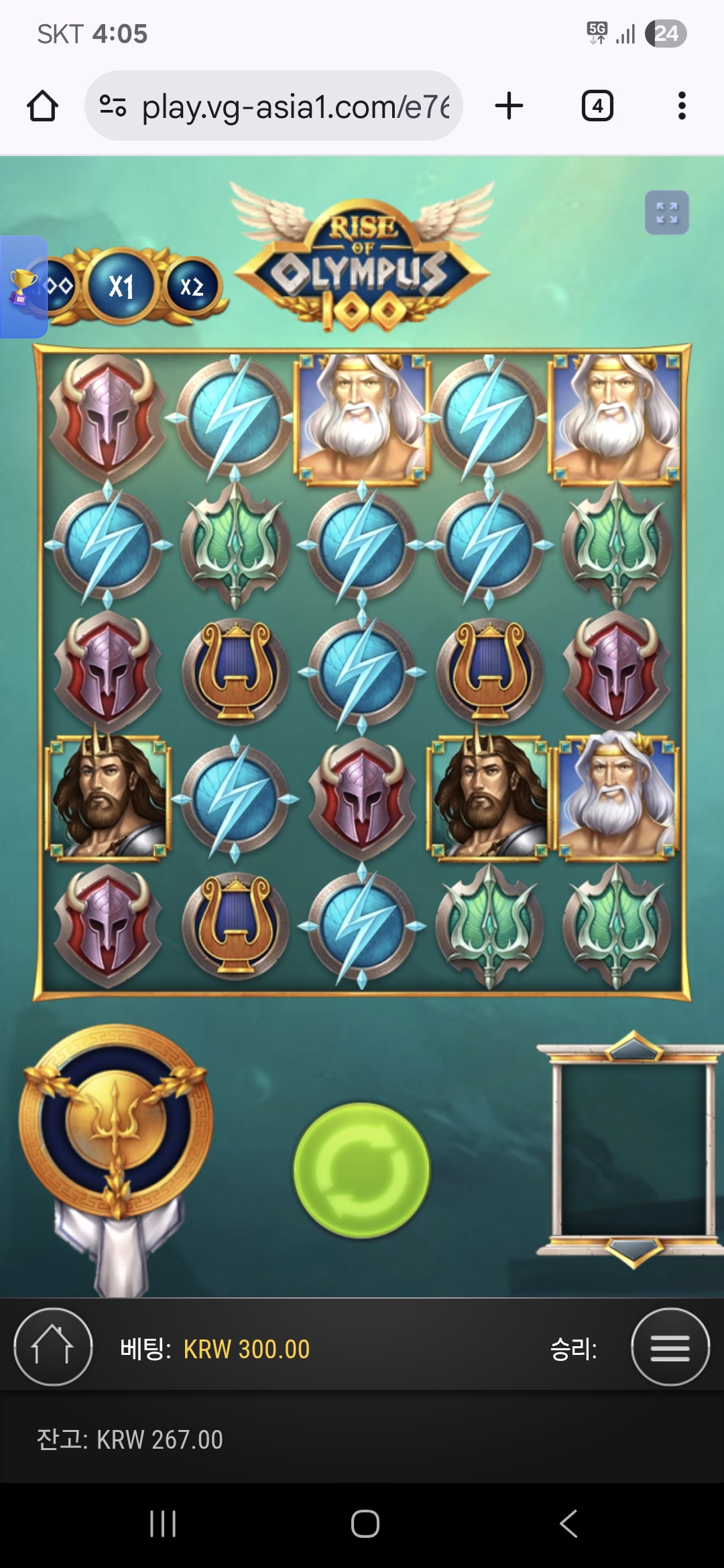Go to the game lobby home button
Screen dimensions: 724x1568
click(53, 1347)
